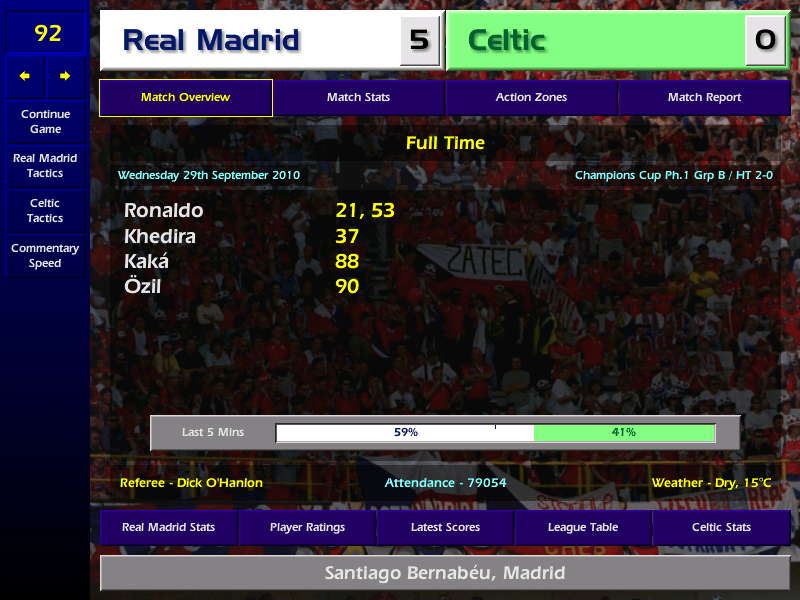Open the League Table
Screen dimensions: 800x600
(583, 527)
